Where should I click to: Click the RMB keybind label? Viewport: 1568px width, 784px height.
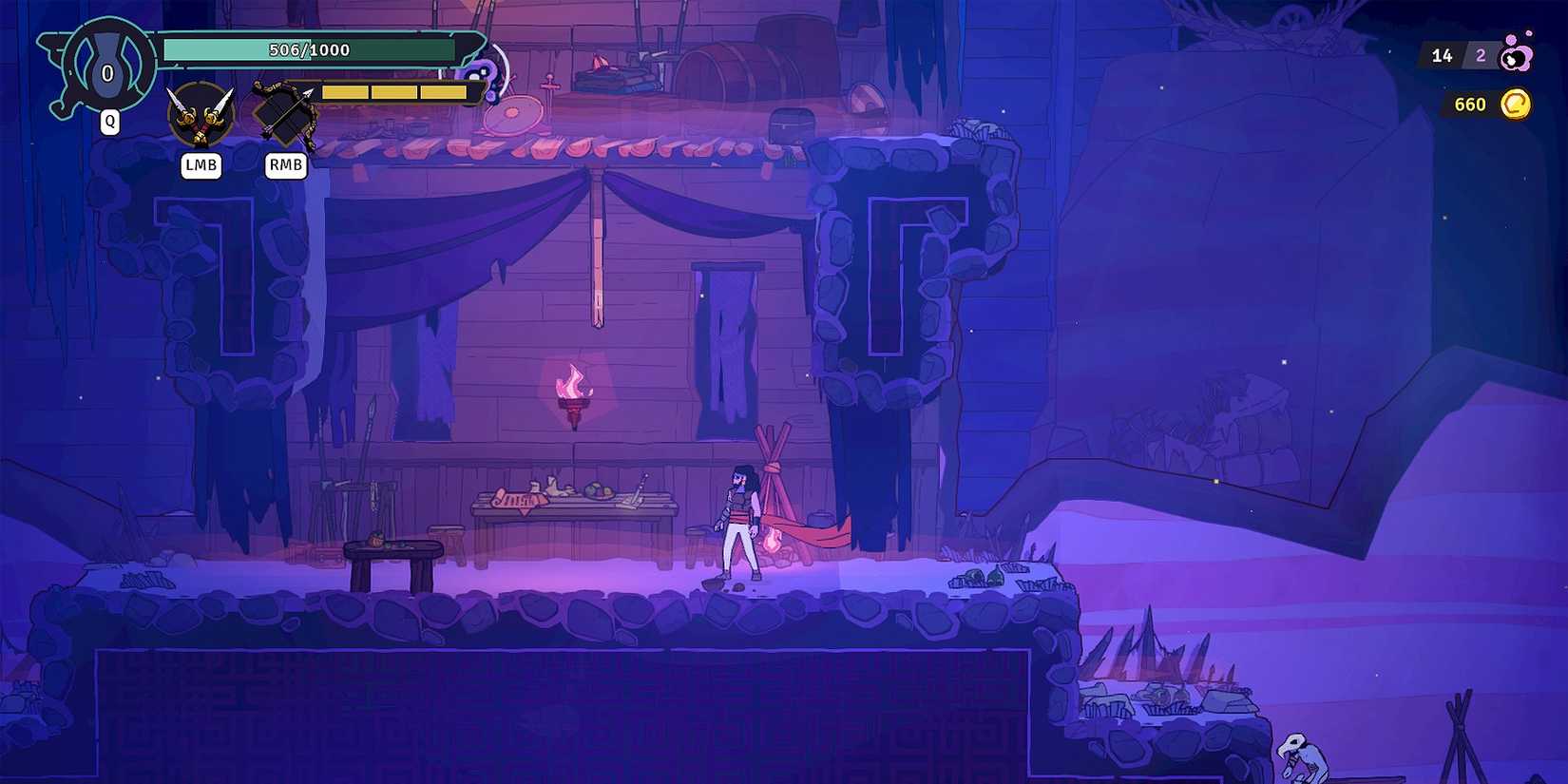tap(284, 165)
